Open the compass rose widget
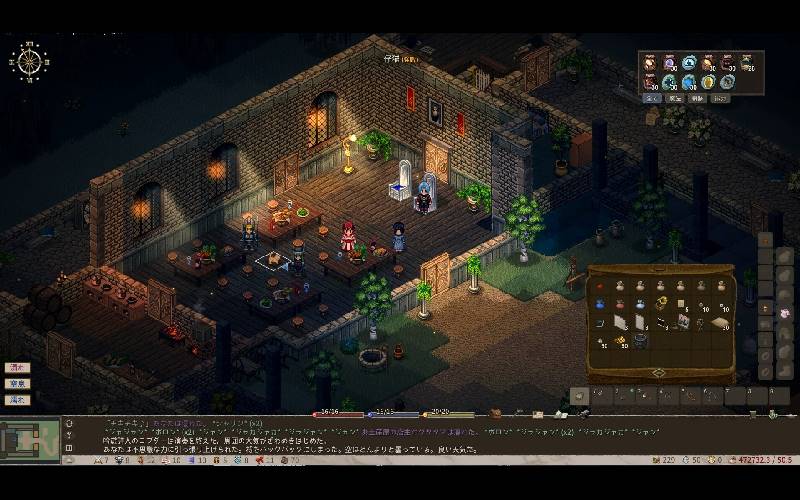Viewport: 800px width, 500px height. 28,61
